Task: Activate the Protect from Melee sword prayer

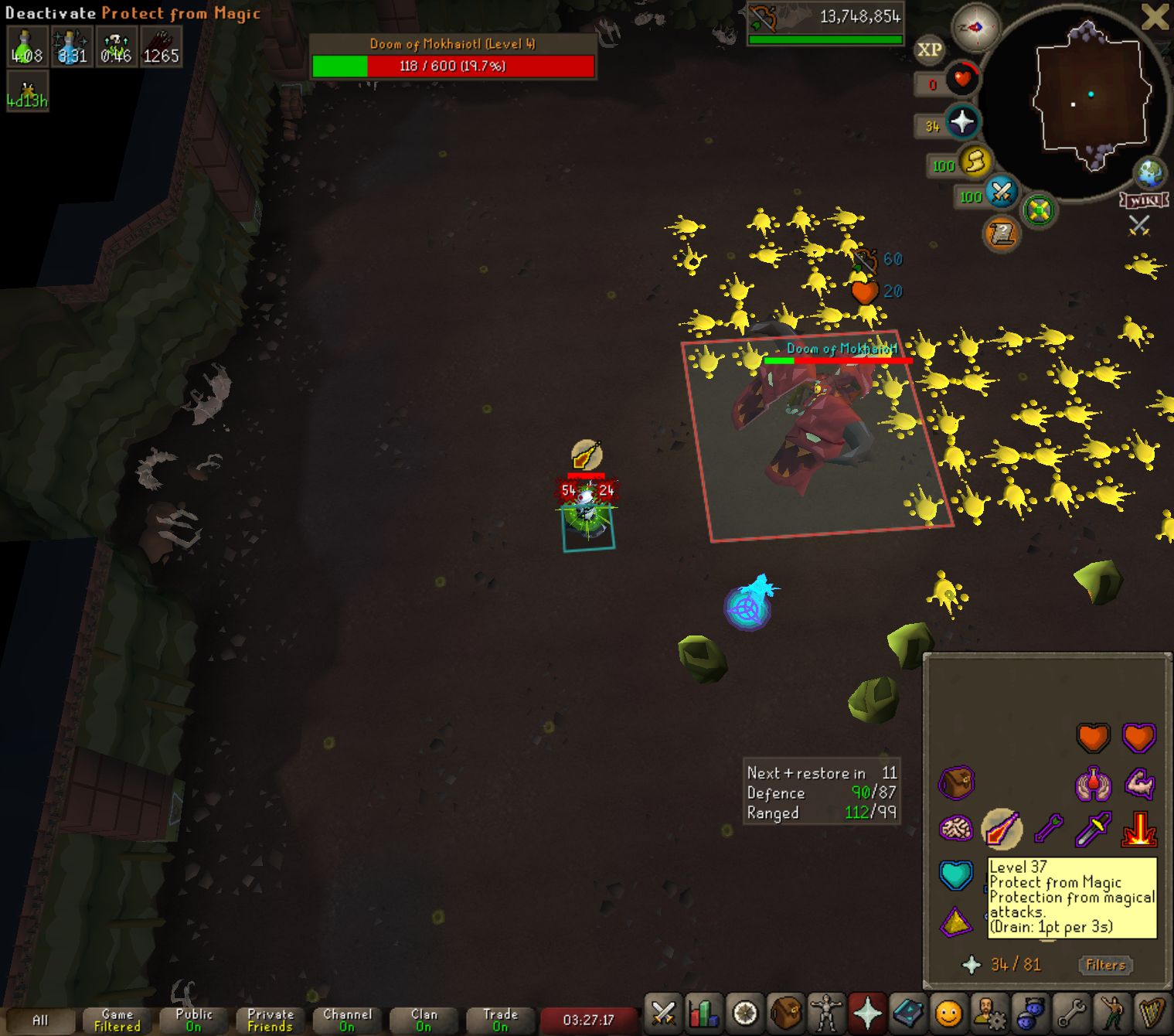Action: [x=1093, y=830]
